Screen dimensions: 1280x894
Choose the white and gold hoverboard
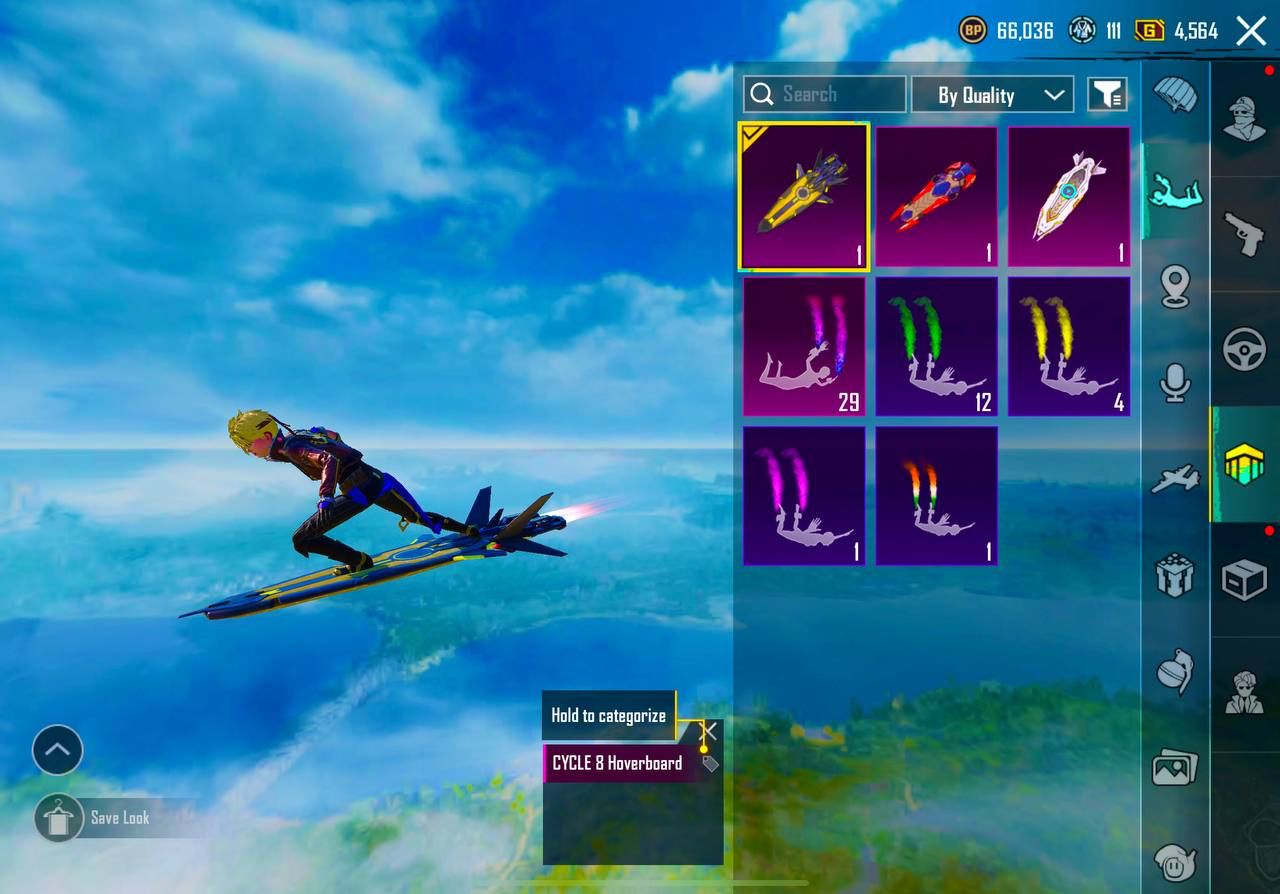[x=1069, y=197]
